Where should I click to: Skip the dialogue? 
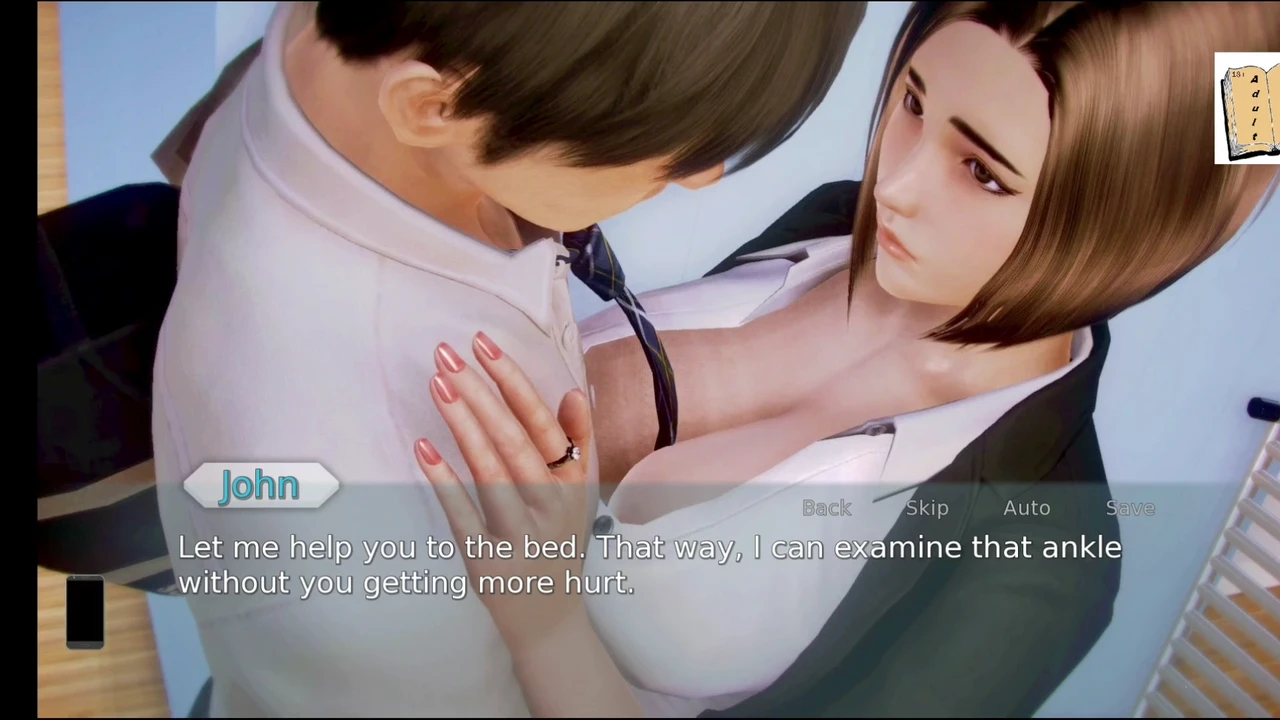[927, 508]
